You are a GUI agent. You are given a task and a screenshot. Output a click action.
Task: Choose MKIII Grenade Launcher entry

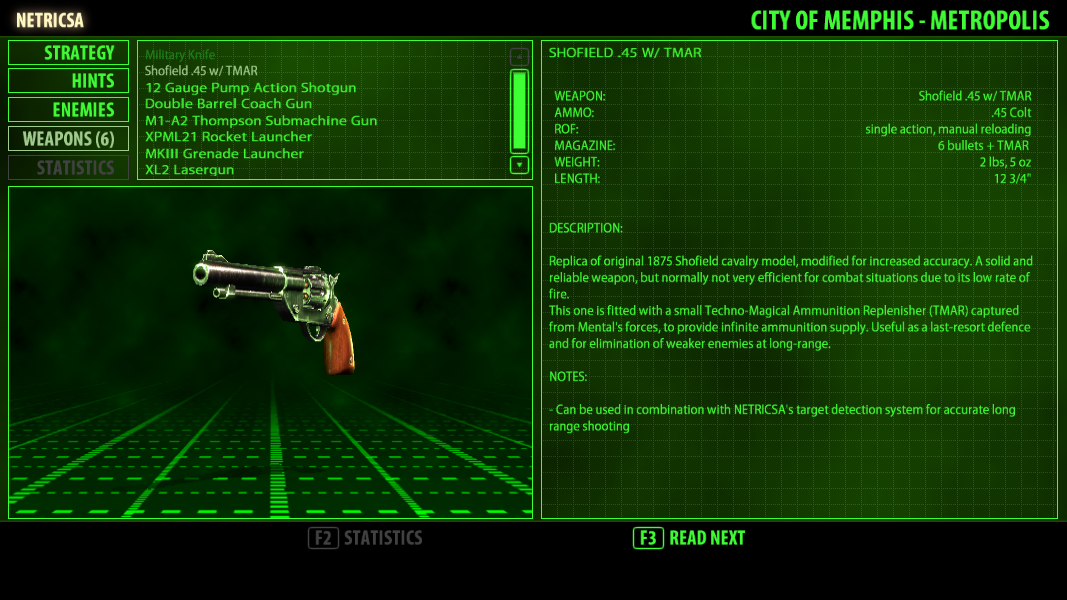tap(224, 154)
